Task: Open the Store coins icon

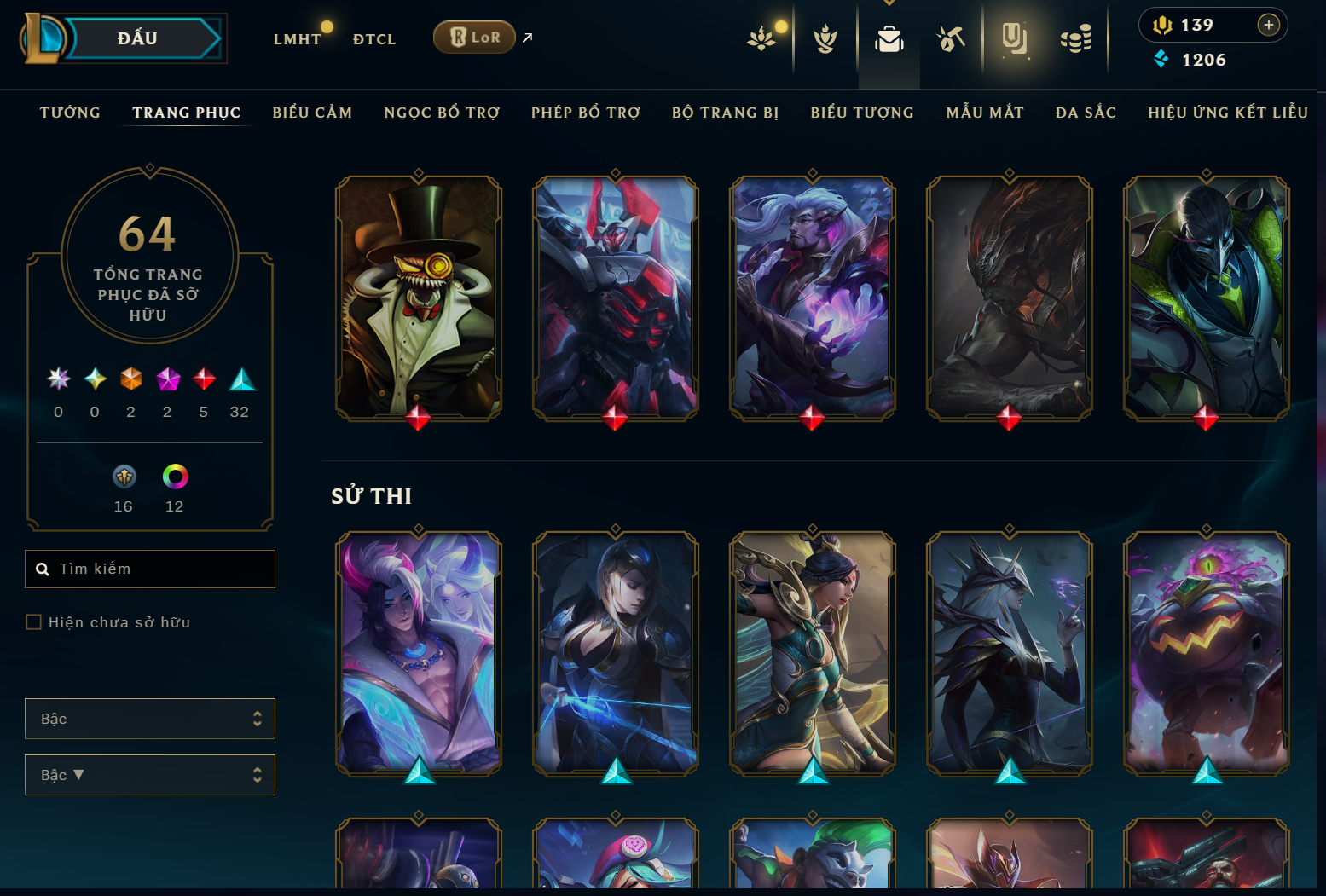Action: click(1077, 38)
